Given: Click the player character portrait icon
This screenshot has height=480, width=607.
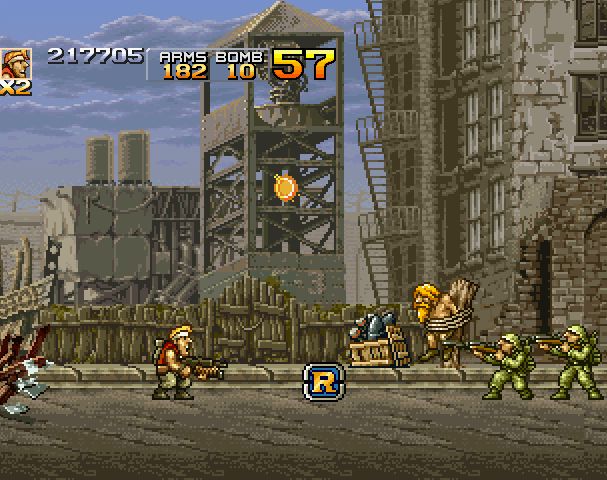Looking at the screenshot, I should [x=15, y=63].
